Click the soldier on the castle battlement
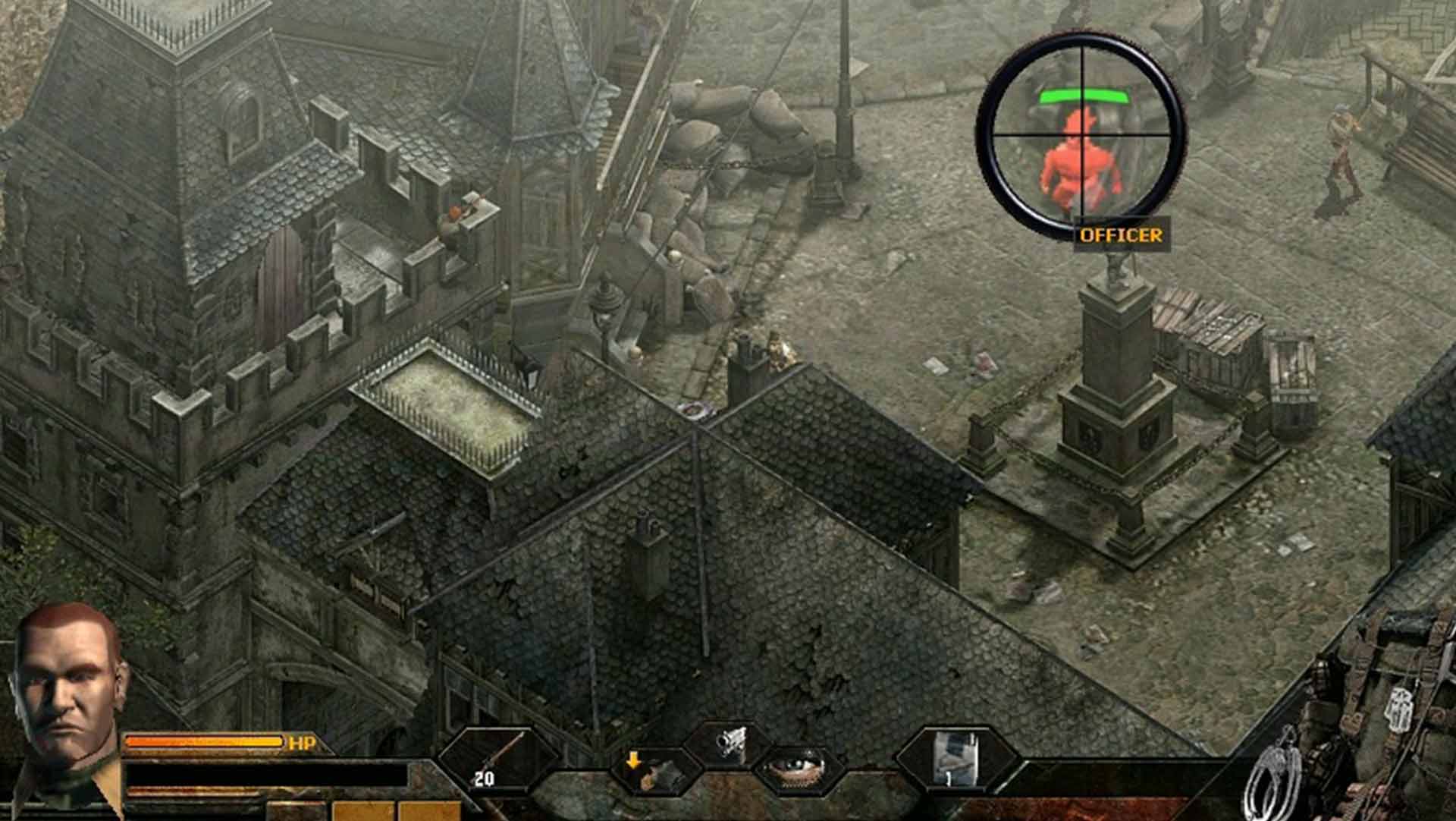The image size is (1456, 821). click(455, 220)
